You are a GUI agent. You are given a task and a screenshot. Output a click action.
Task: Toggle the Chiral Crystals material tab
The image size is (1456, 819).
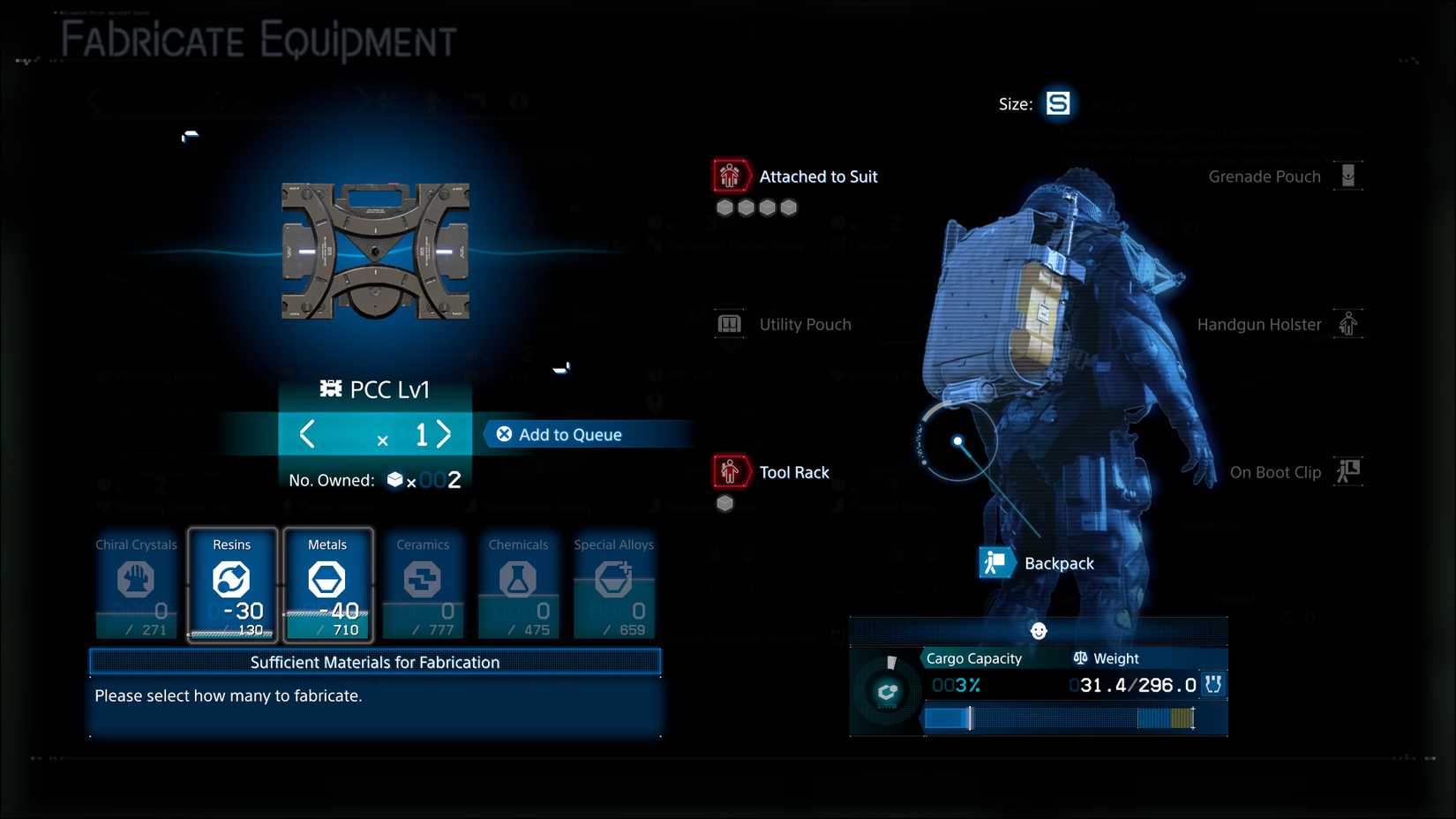click(x=136, y=585)
